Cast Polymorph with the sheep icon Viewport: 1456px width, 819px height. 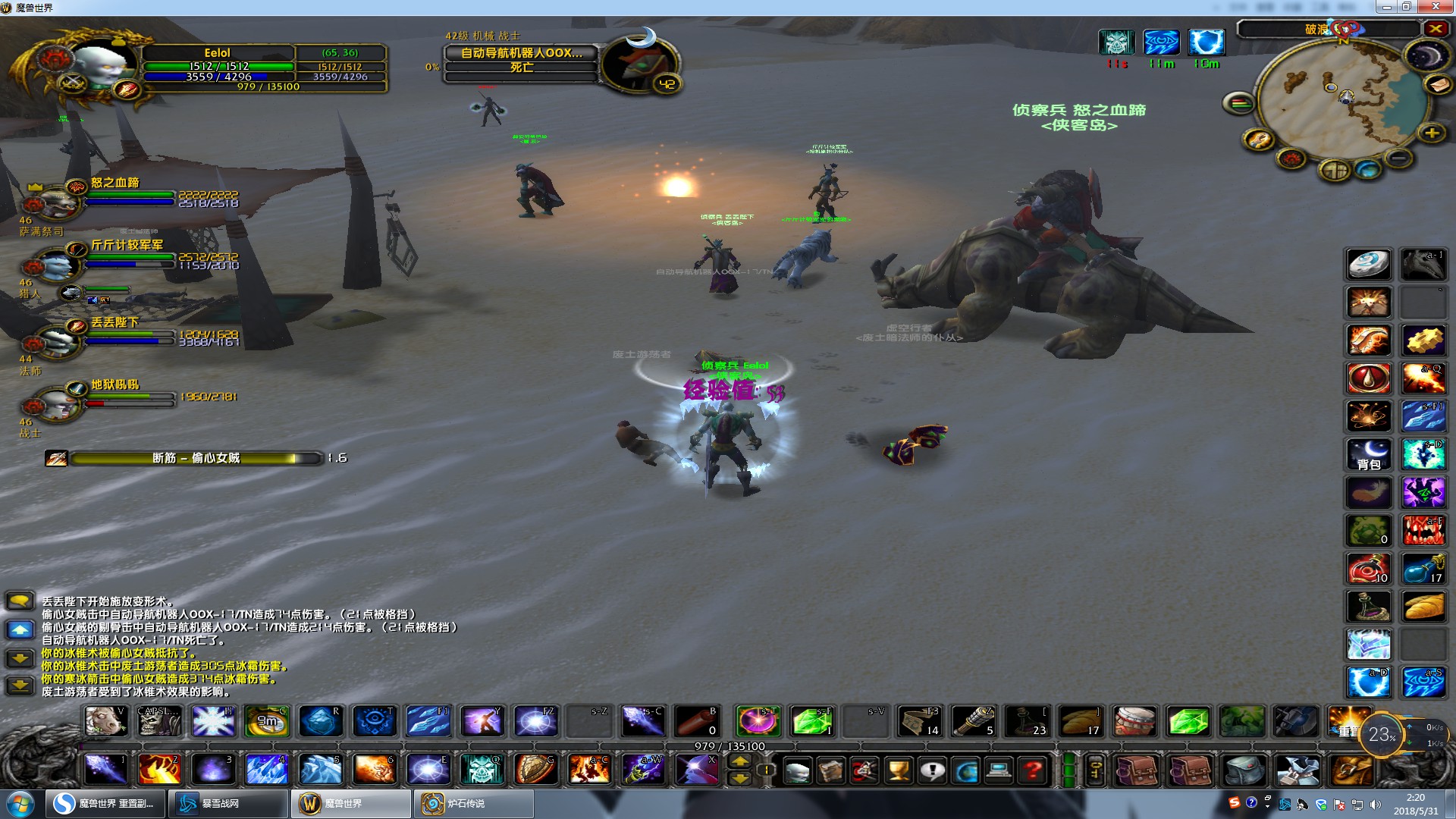pyautogui.click(x=105, y=721)
